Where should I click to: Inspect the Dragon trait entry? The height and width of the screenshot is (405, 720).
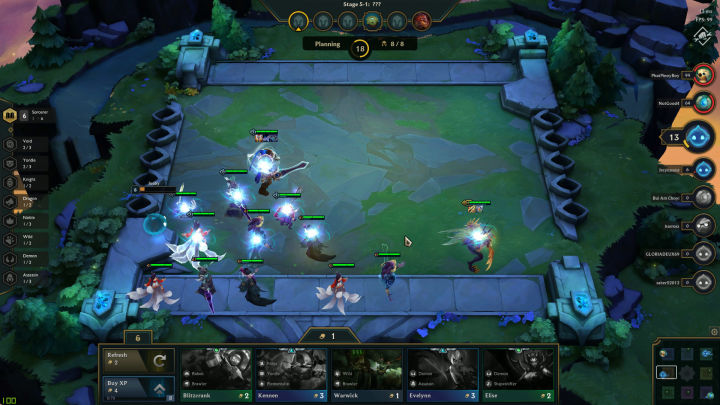11,202
